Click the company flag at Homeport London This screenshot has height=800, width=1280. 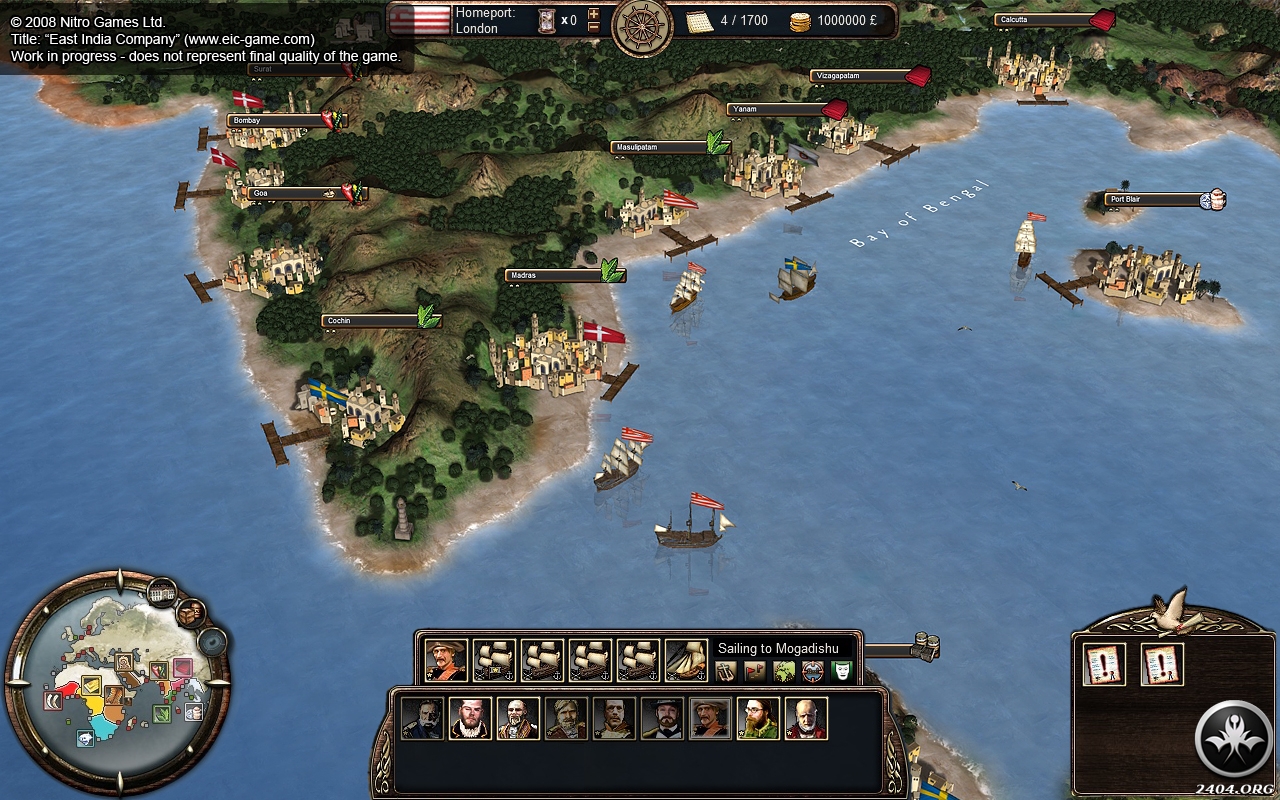tap(420, 20)
